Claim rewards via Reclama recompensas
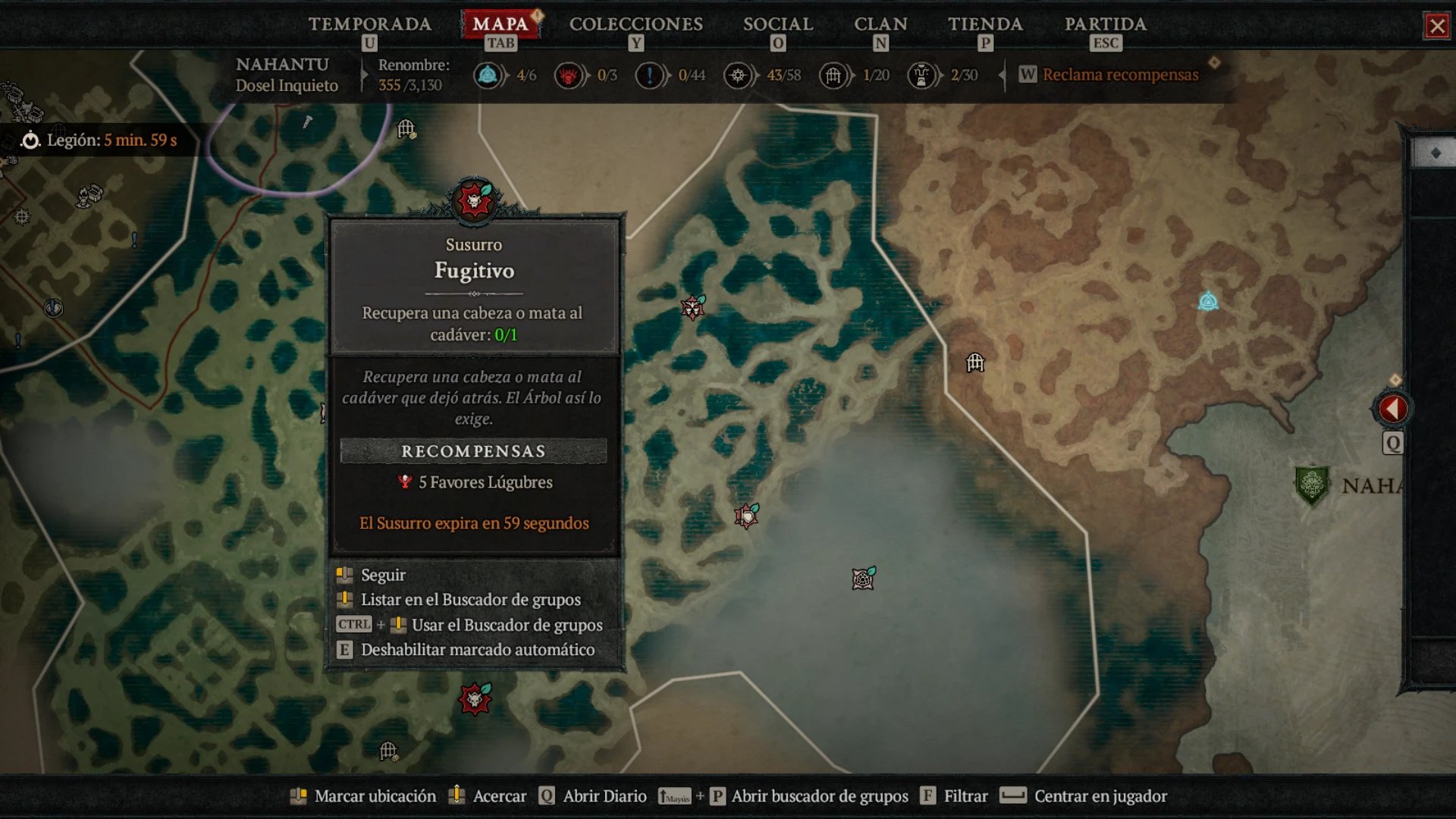1456x819 pixels. [x=1119, y=74]
